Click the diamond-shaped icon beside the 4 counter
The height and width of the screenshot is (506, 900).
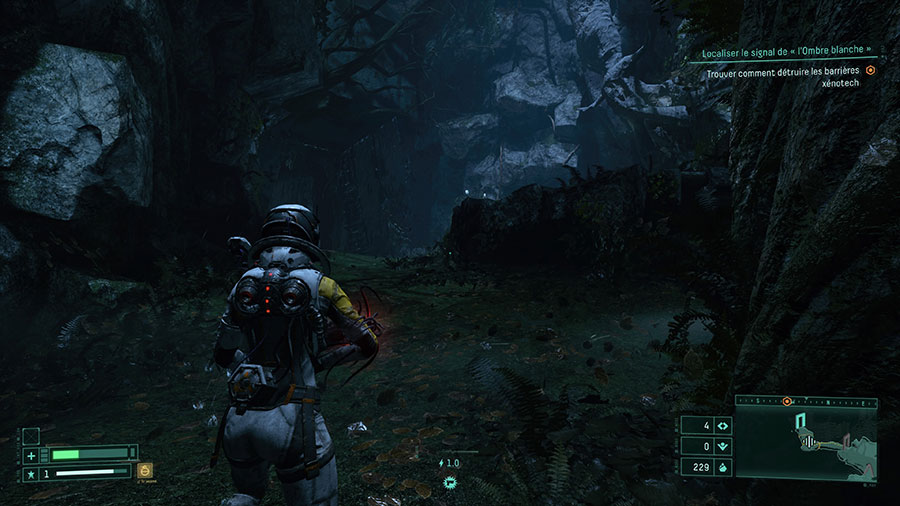[x=722, y=425]
